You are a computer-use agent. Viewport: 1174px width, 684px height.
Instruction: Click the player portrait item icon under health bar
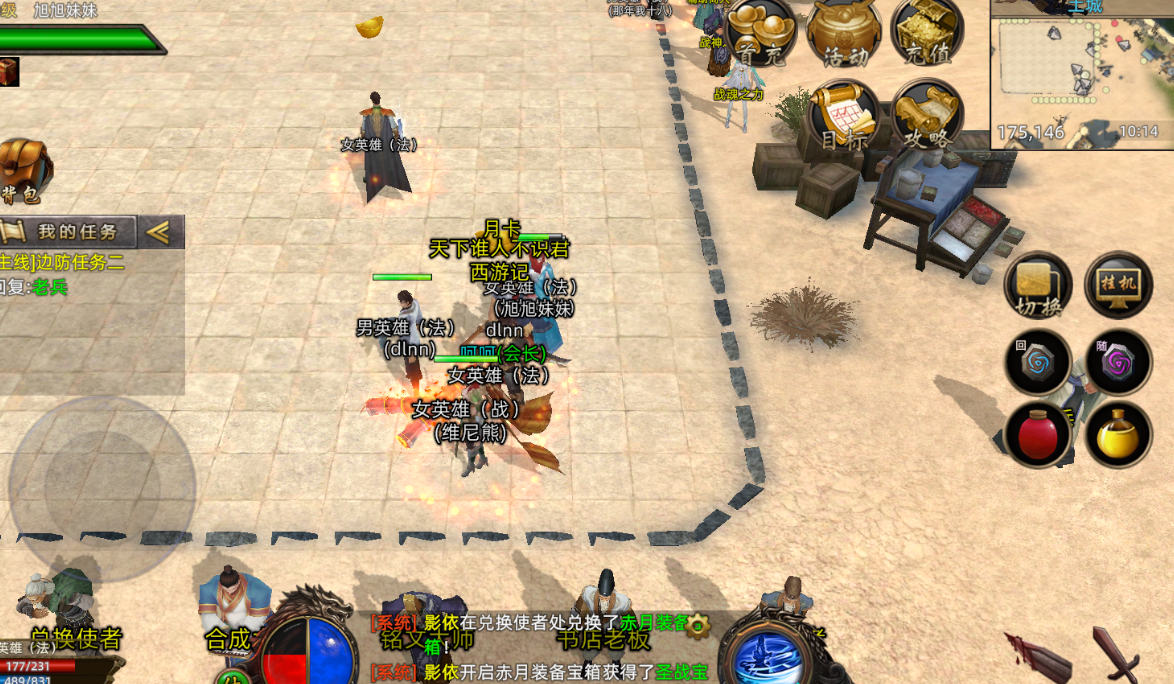(9, 72)
